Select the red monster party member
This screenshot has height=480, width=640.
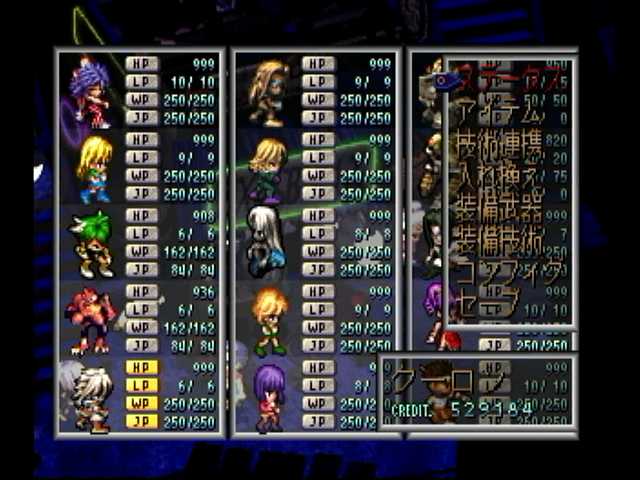[x=92, y=320]
